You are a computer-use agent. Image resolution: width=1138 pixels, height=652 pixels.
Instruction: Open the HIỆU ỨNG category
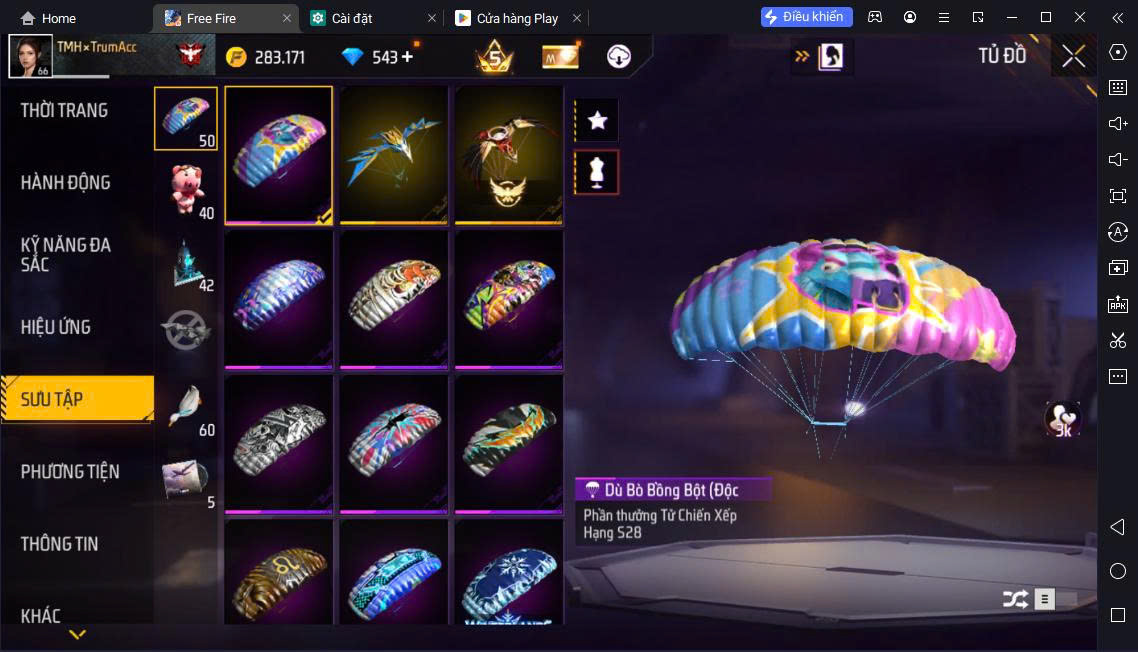coord(56,327)
